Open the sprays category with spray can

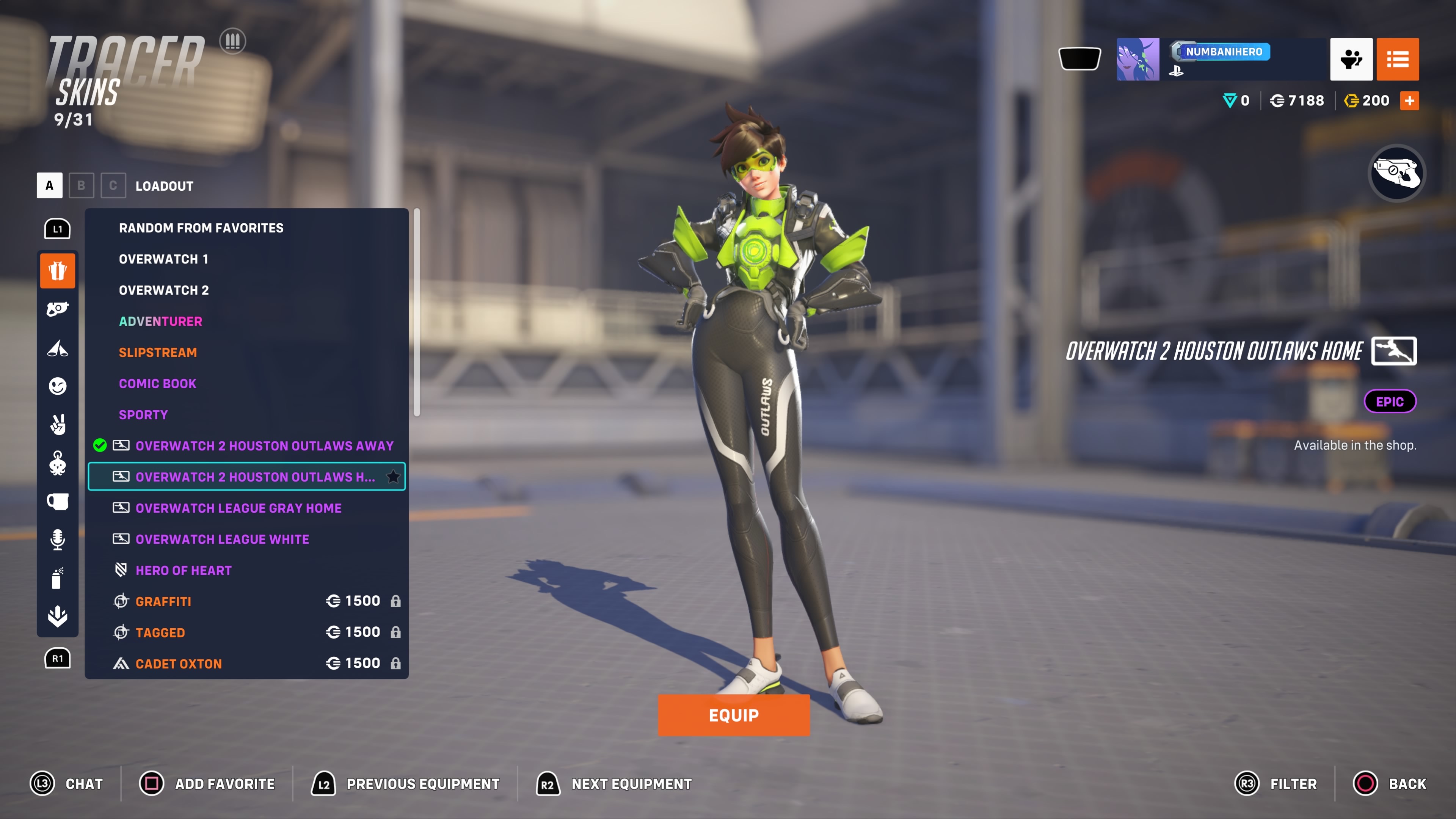pos(57,578)
